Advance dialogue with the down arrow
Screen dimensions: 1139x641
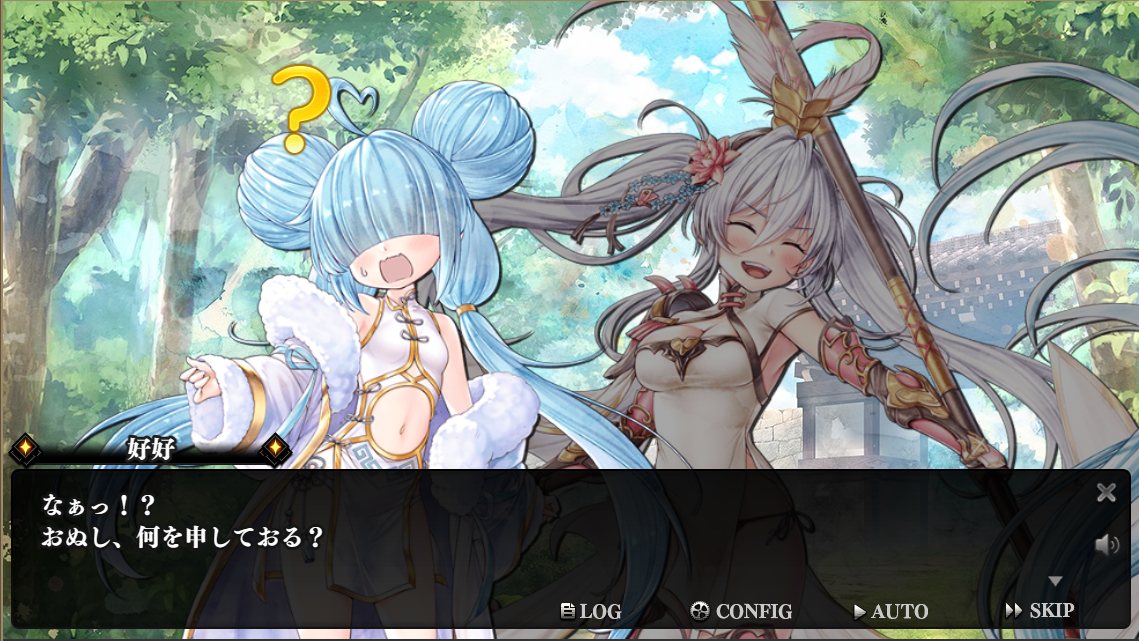[x=1055, y=581]
